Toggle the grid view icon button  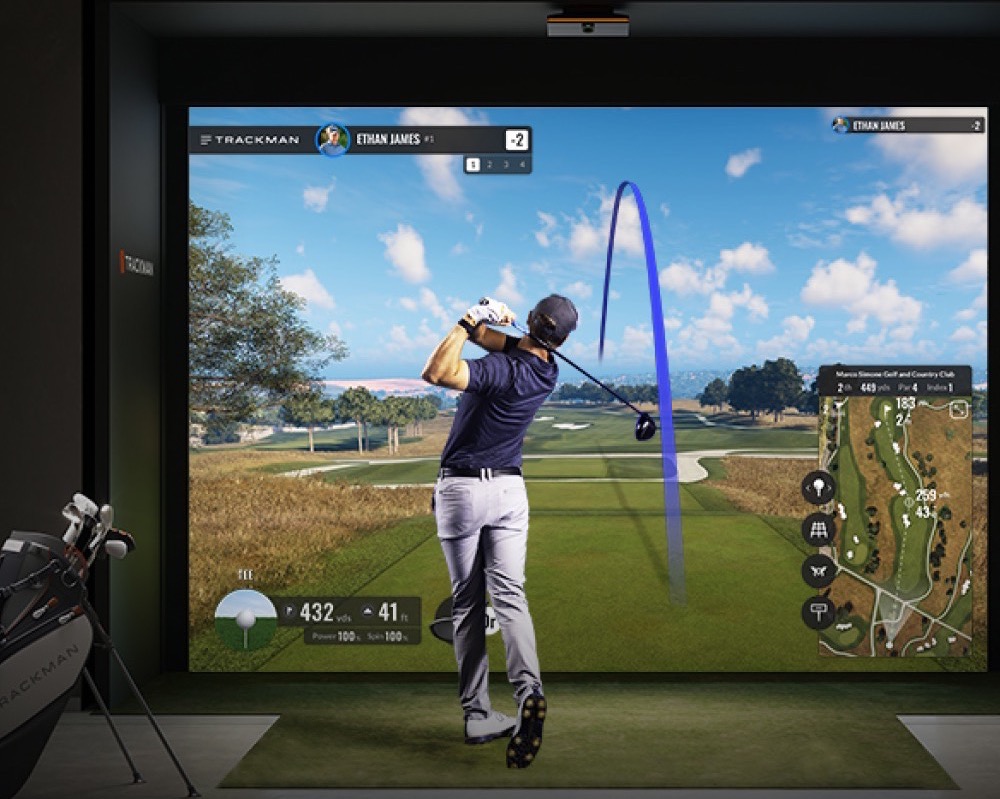[x=819, y=529]
